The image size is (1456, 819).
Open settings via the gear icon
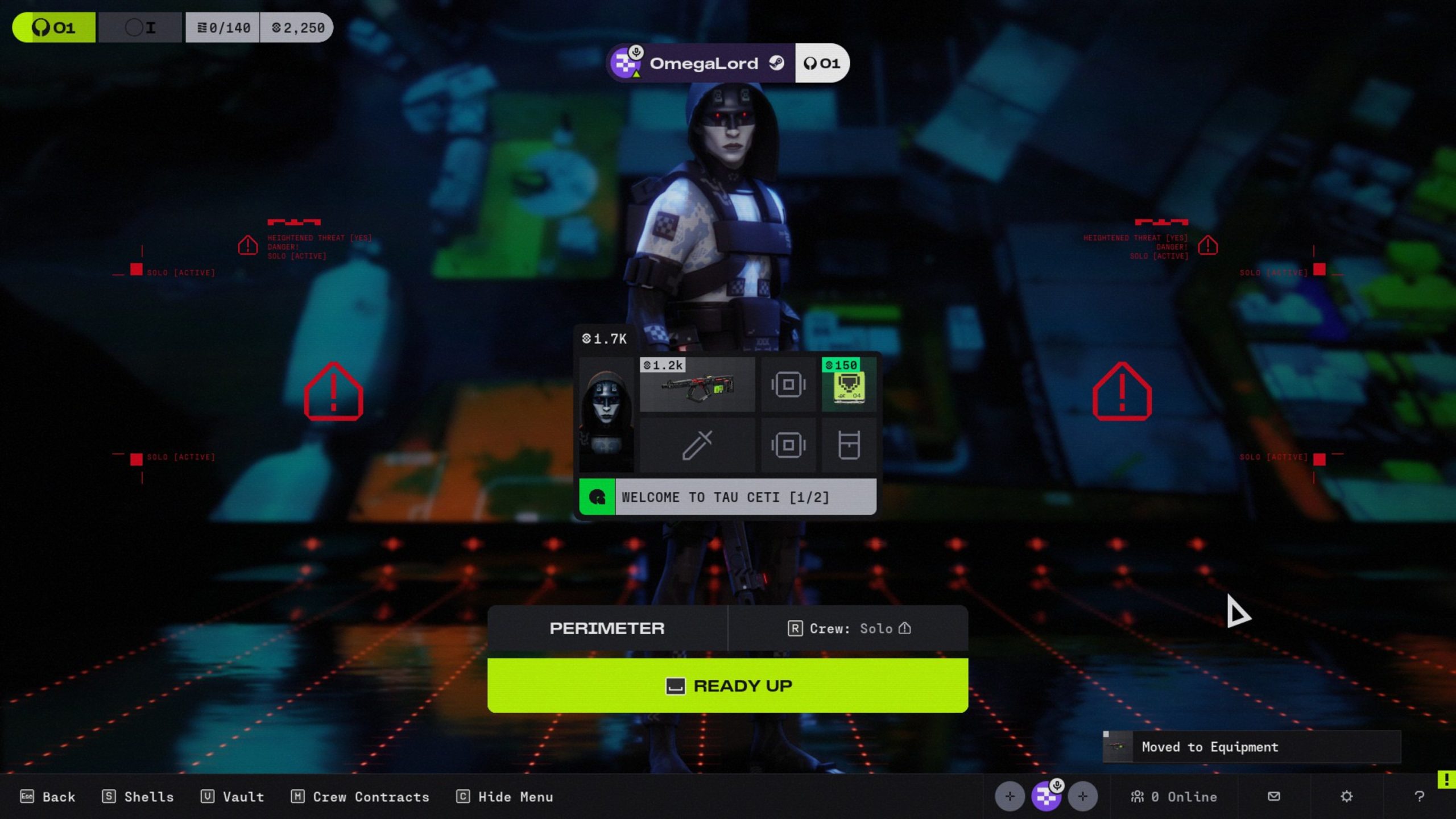pyautogui.click(x=1346, y=796)
